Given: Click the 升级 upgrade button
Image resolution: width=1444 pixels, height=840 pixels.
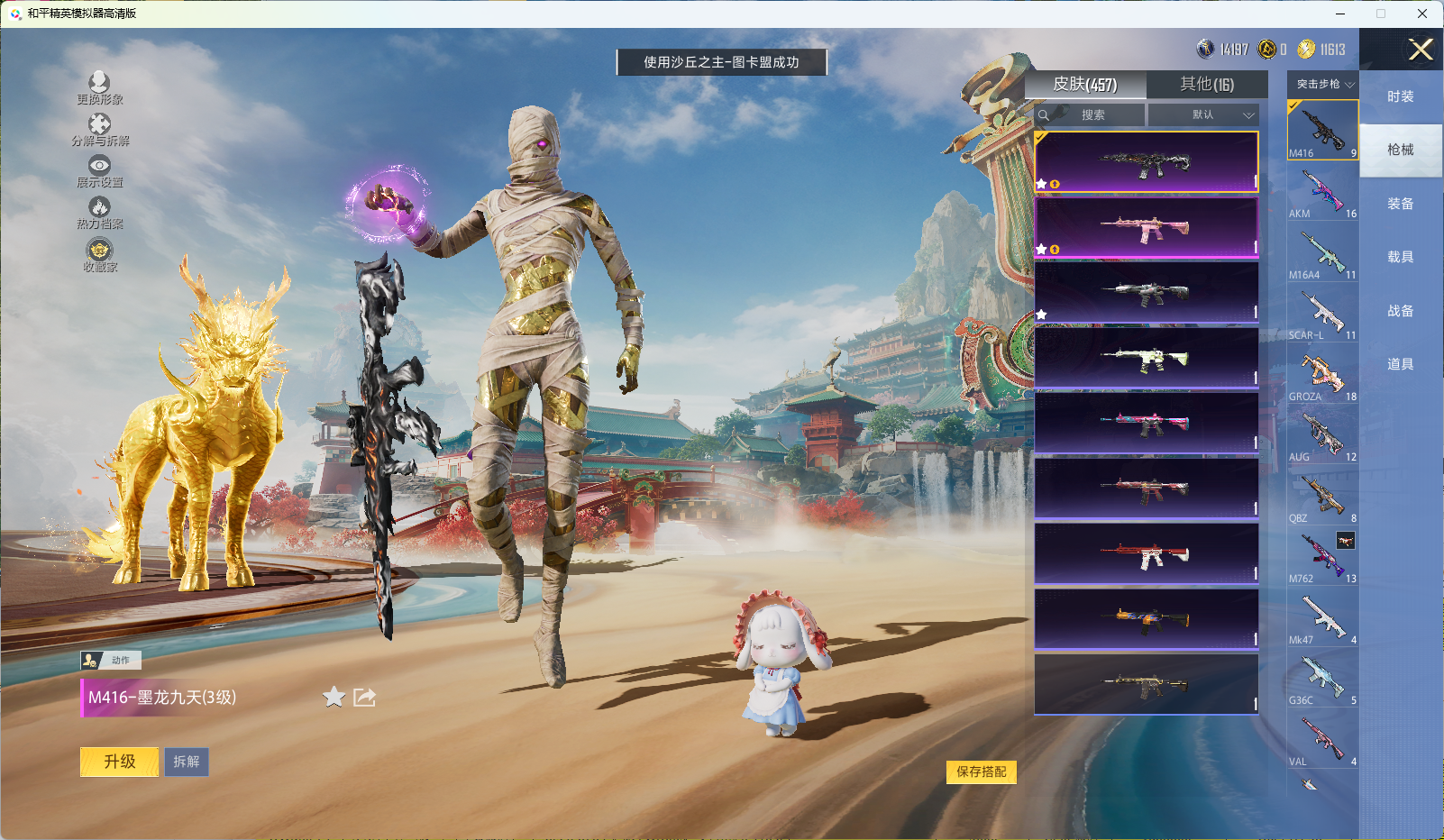Looking at the screenshot, I should (119, 762).
